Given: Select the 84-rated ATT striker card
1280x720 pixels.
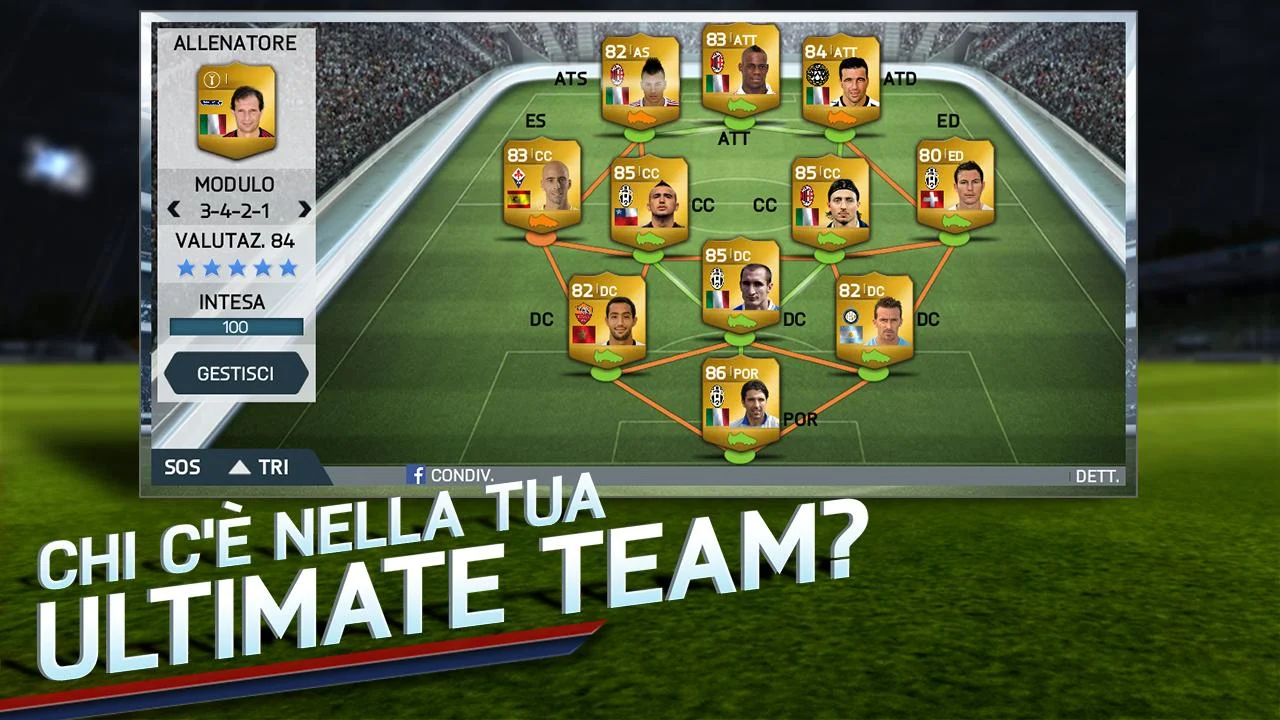Looking at the screenshot, I should coord(843,82).
